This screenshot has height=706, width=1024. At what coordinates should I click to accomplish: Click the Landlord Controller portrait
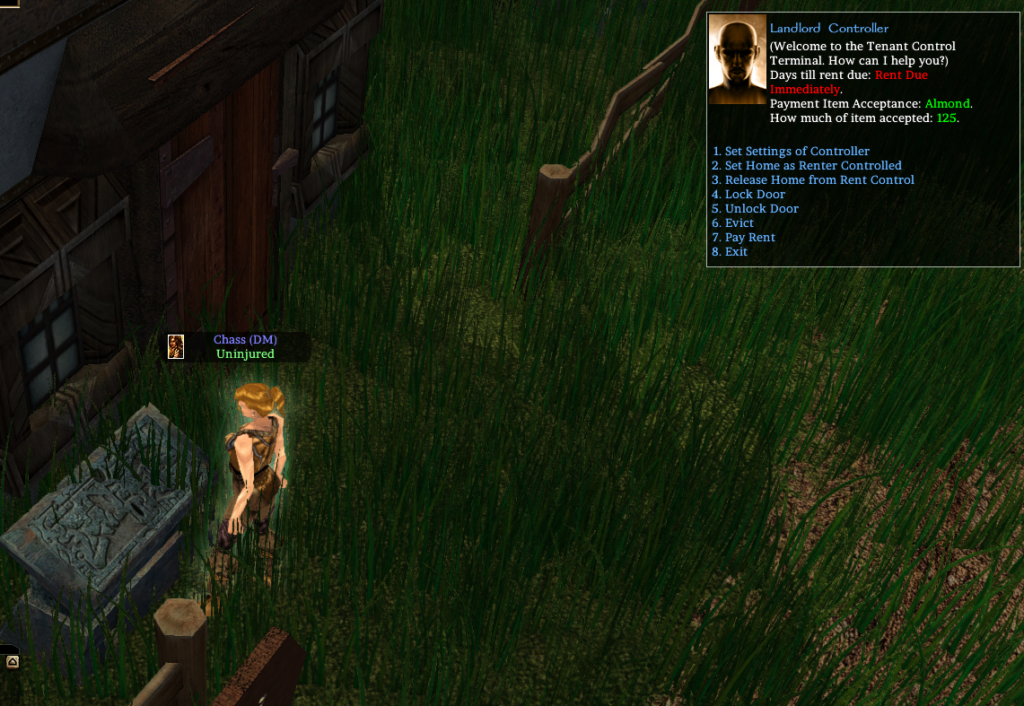tap(737, 61)
